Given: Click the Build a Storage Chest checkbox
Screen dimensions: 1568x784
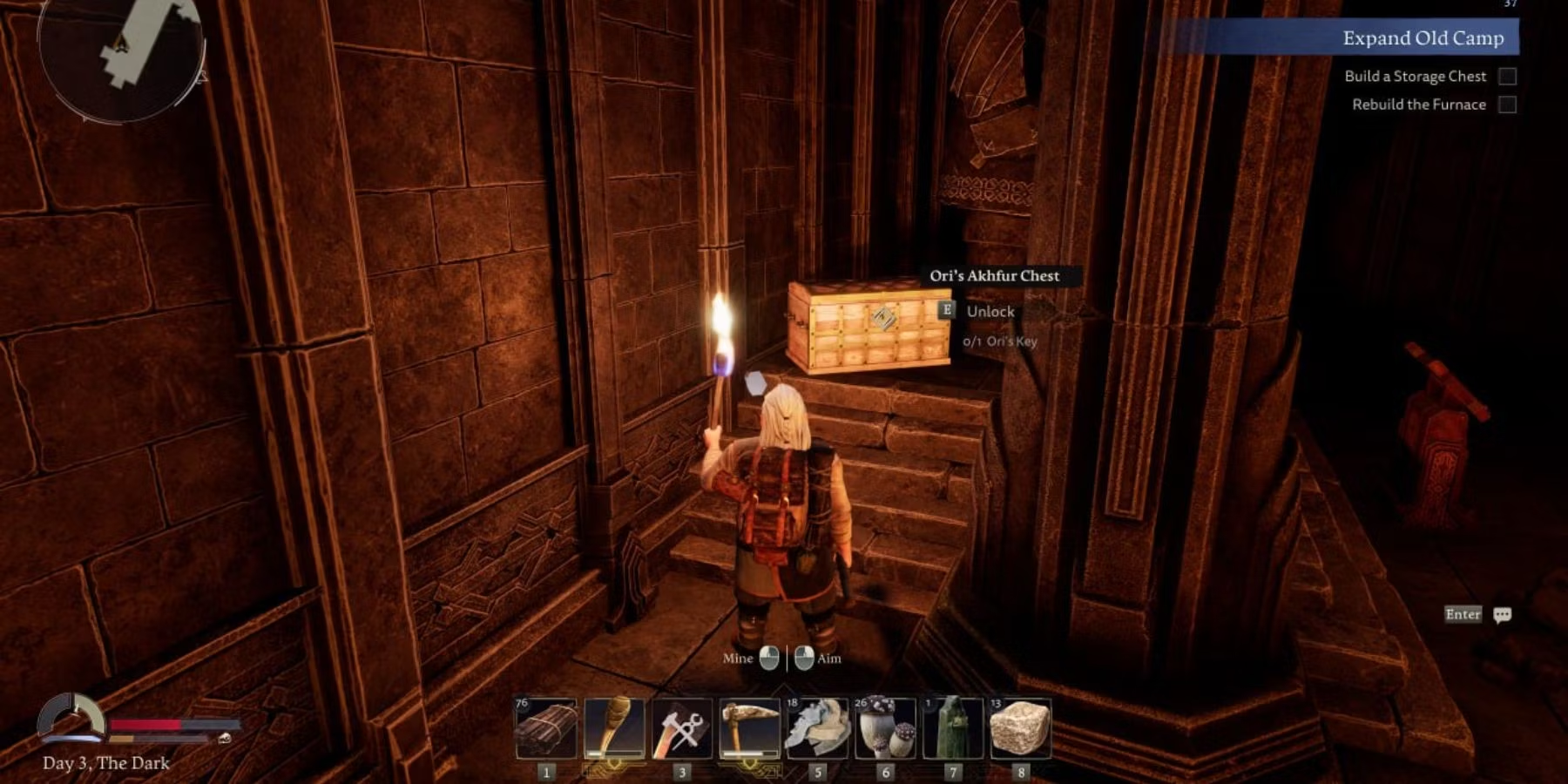Looking at the screenshot, I should [1507, 77].
